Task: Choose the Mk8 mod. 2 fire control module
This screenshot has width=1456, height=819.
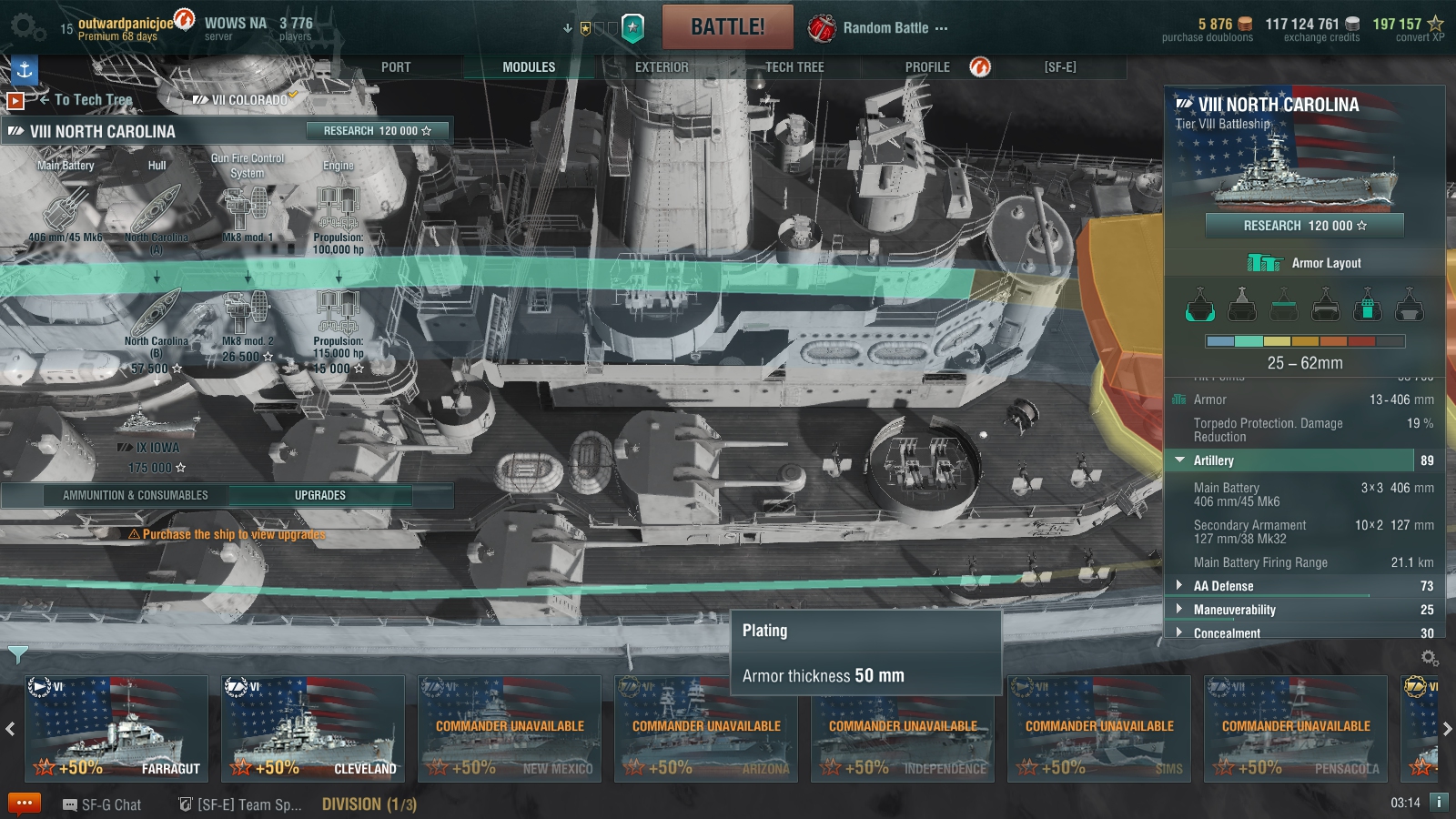Action: tap(248, 318)
